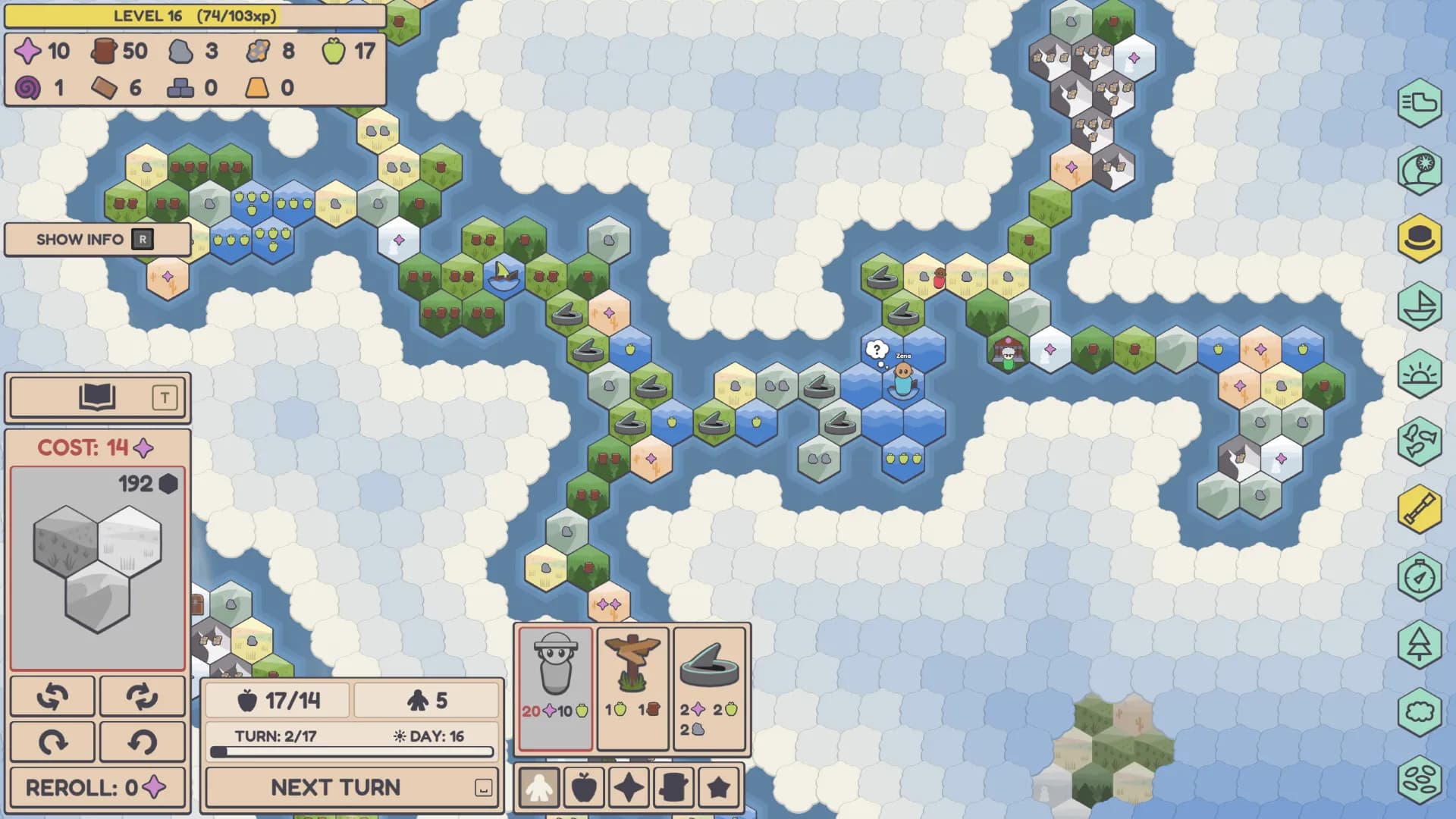Choose the villager card costing 20 stars
1456x819 pixels.
555,687
